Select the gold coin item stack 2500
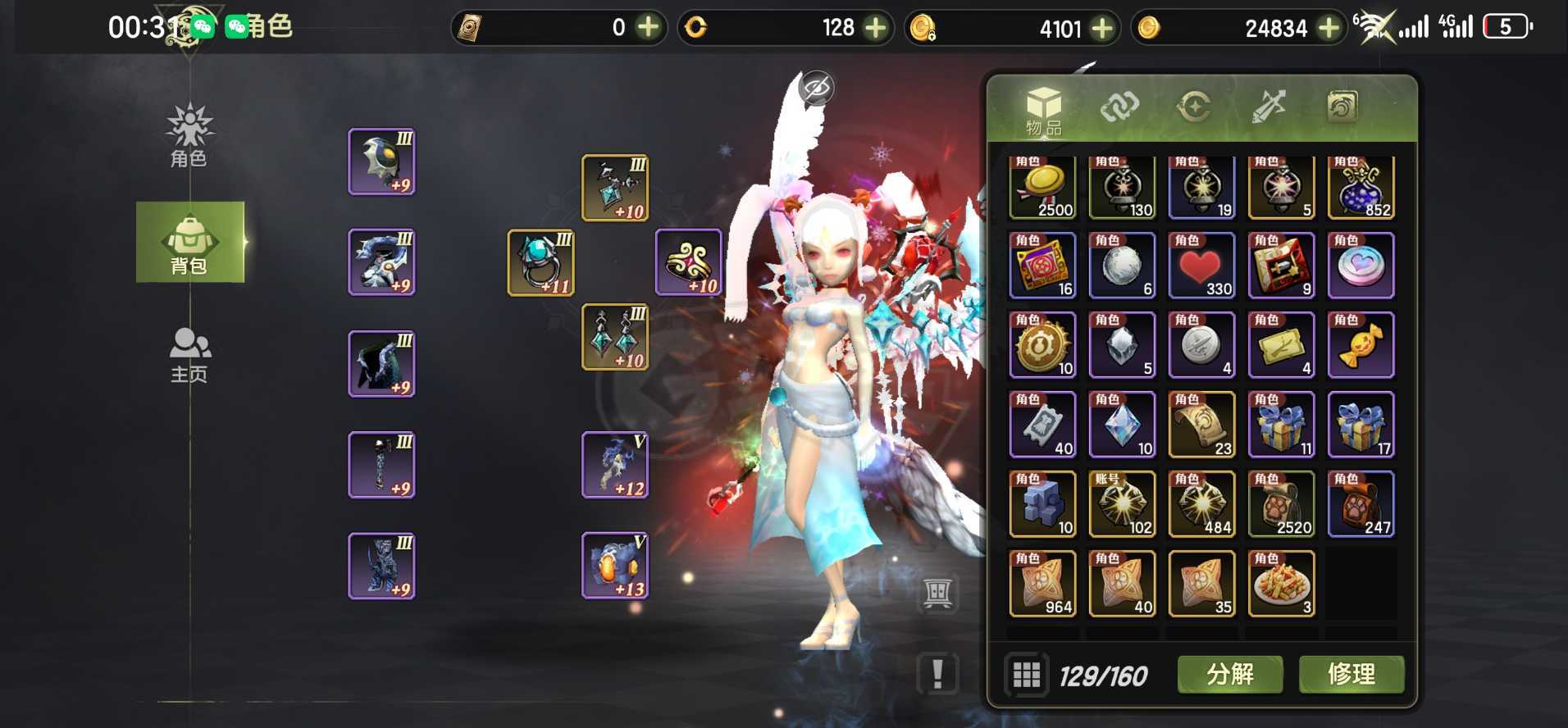Screen dimensions: 1568x728 1042,188
